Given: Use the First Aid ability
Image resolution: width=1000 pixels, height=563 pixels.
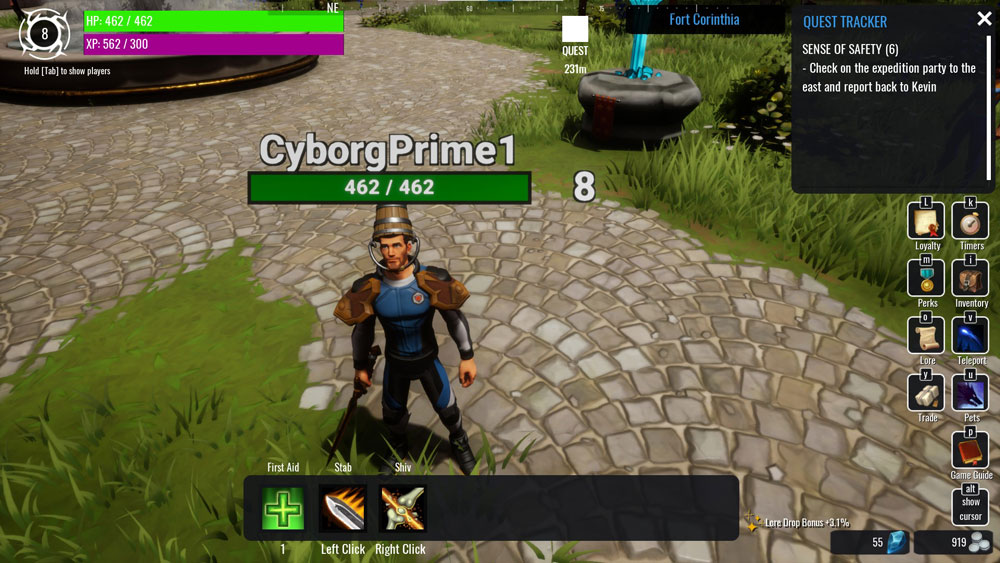Looking at the screenshot, I should tap(283, 509).
